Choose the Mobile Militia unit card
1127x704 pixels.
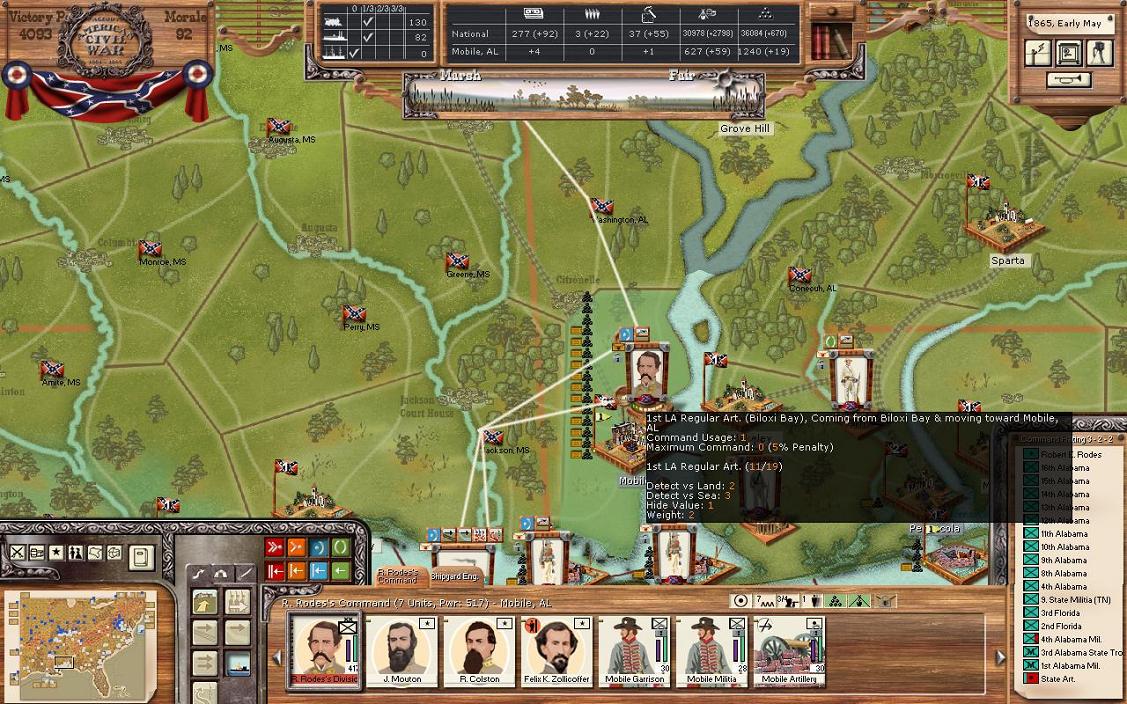[x=711, y=651]
